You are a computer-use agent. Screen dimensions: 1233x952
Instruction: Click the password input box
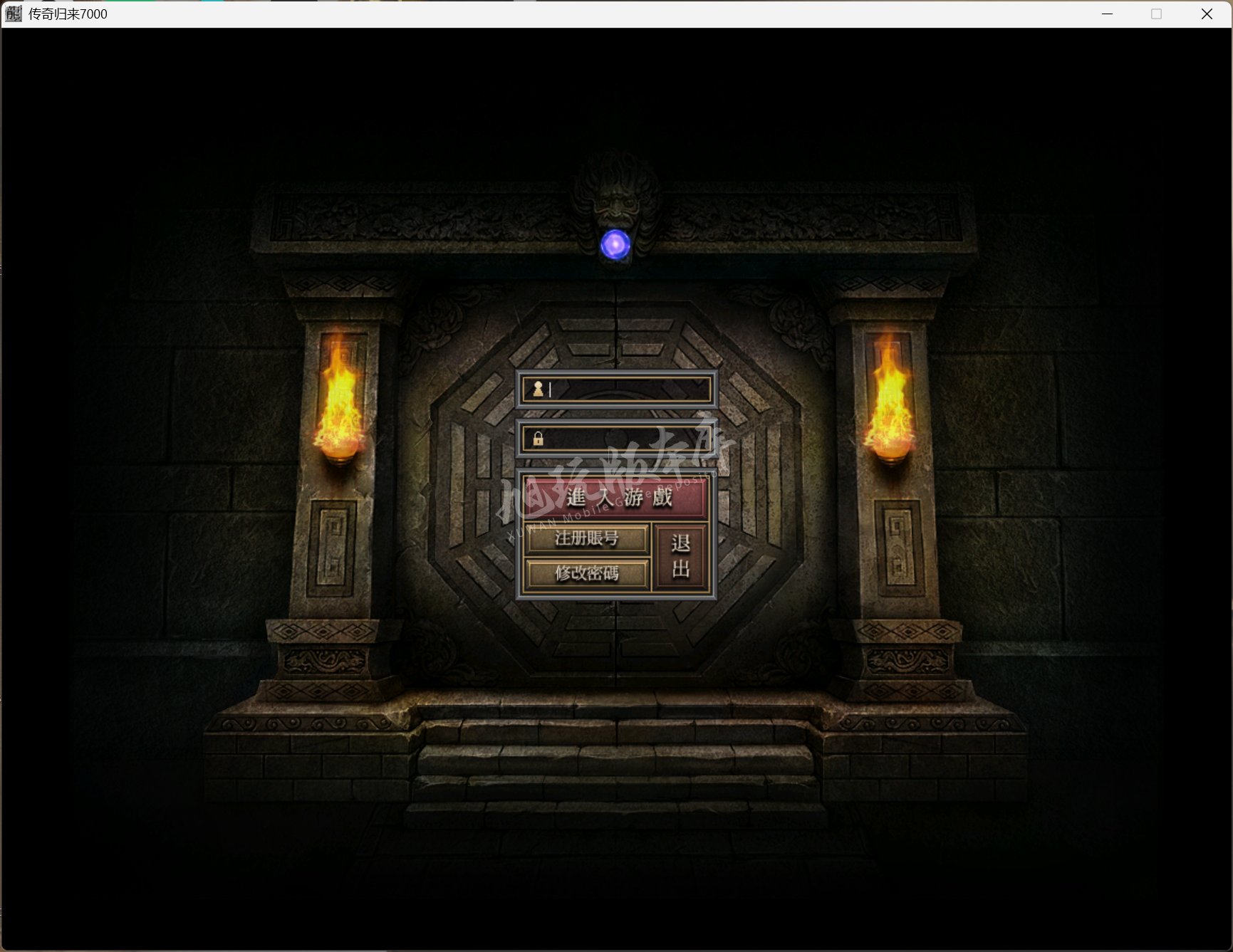[x=627, y=439]
